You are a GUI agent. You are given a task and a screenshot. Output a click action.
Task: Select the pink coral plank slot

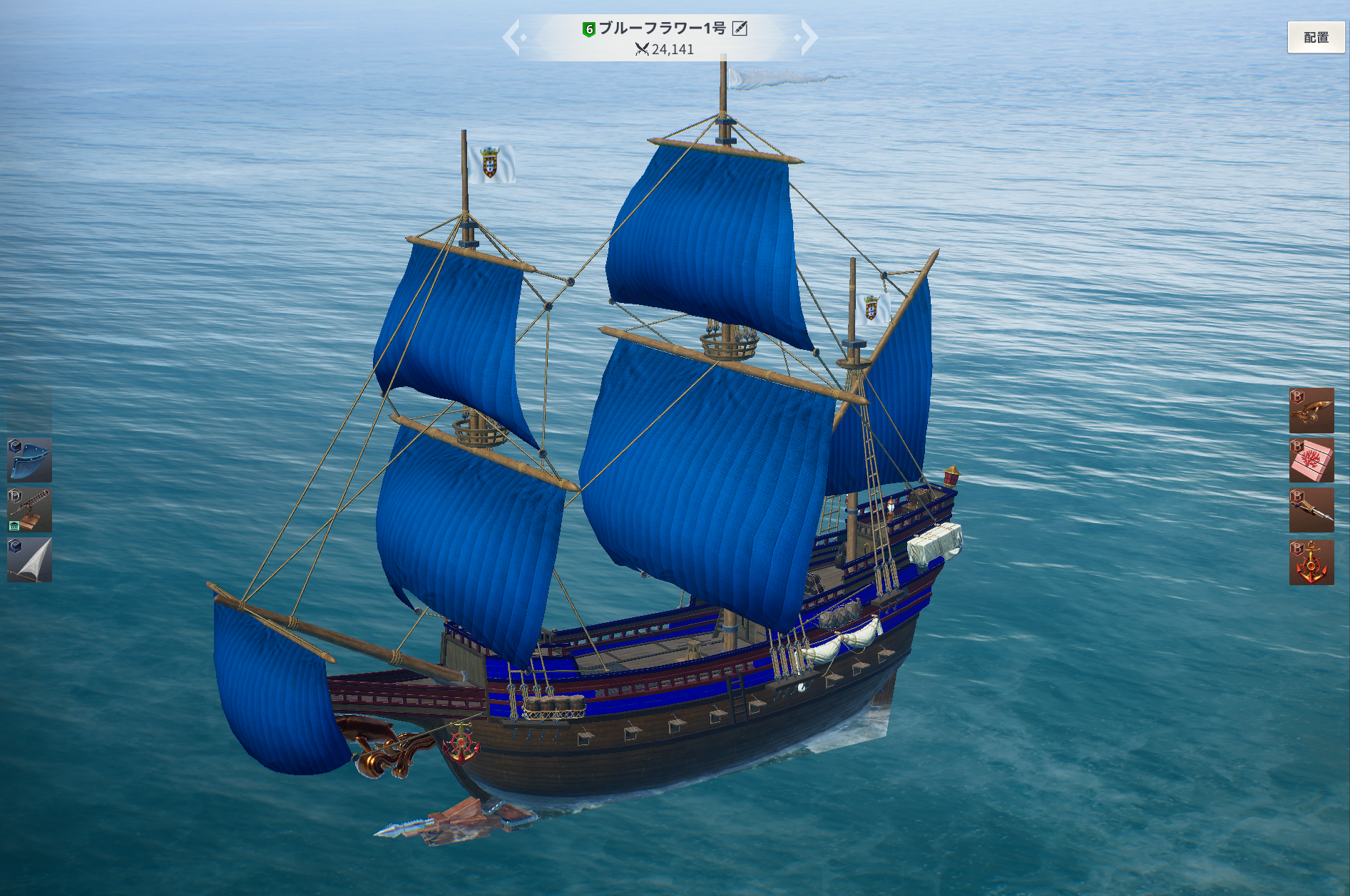(1311, 460)
